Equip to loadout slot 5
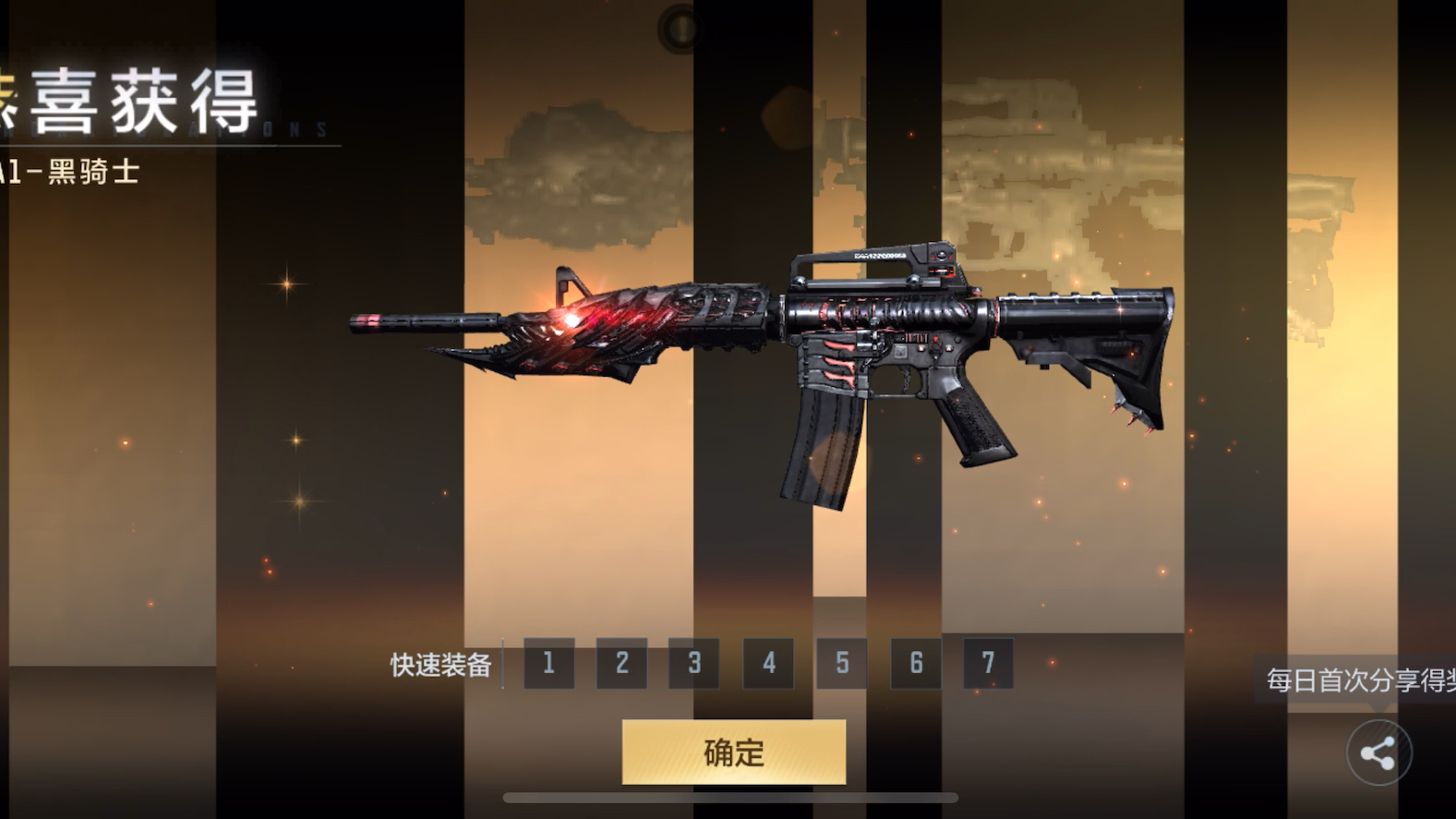This screenshot has width=1456, height=819. [841, 663]
